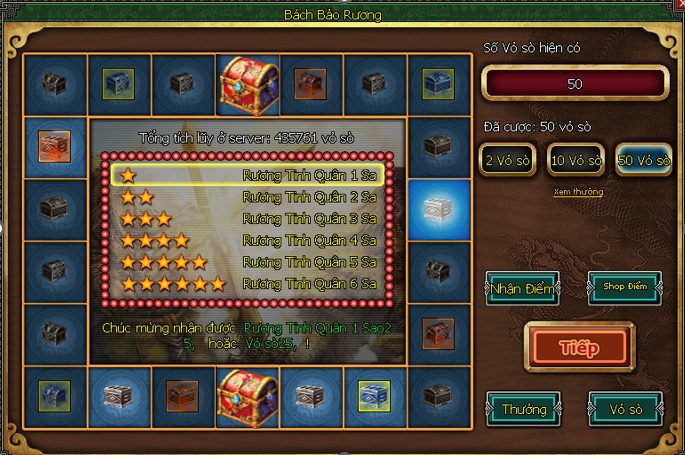
Task: Select the highlighted glowing silver chest tile
Action: click(437, 209)
